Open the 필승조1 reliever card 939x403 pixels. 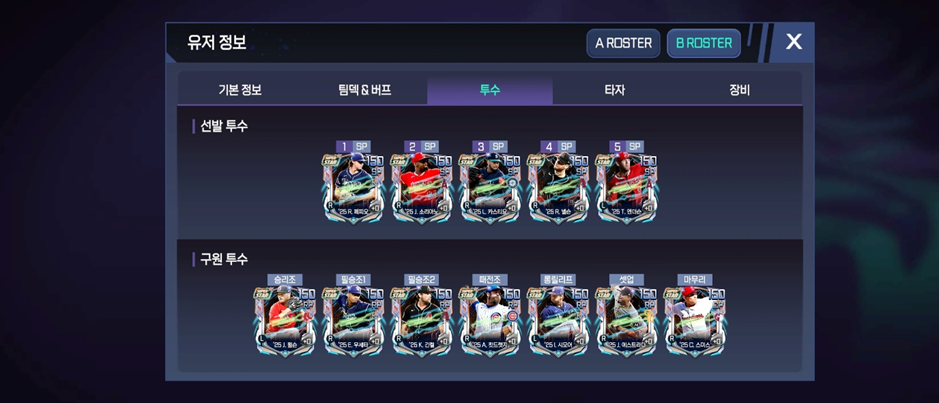click(354, 321)
